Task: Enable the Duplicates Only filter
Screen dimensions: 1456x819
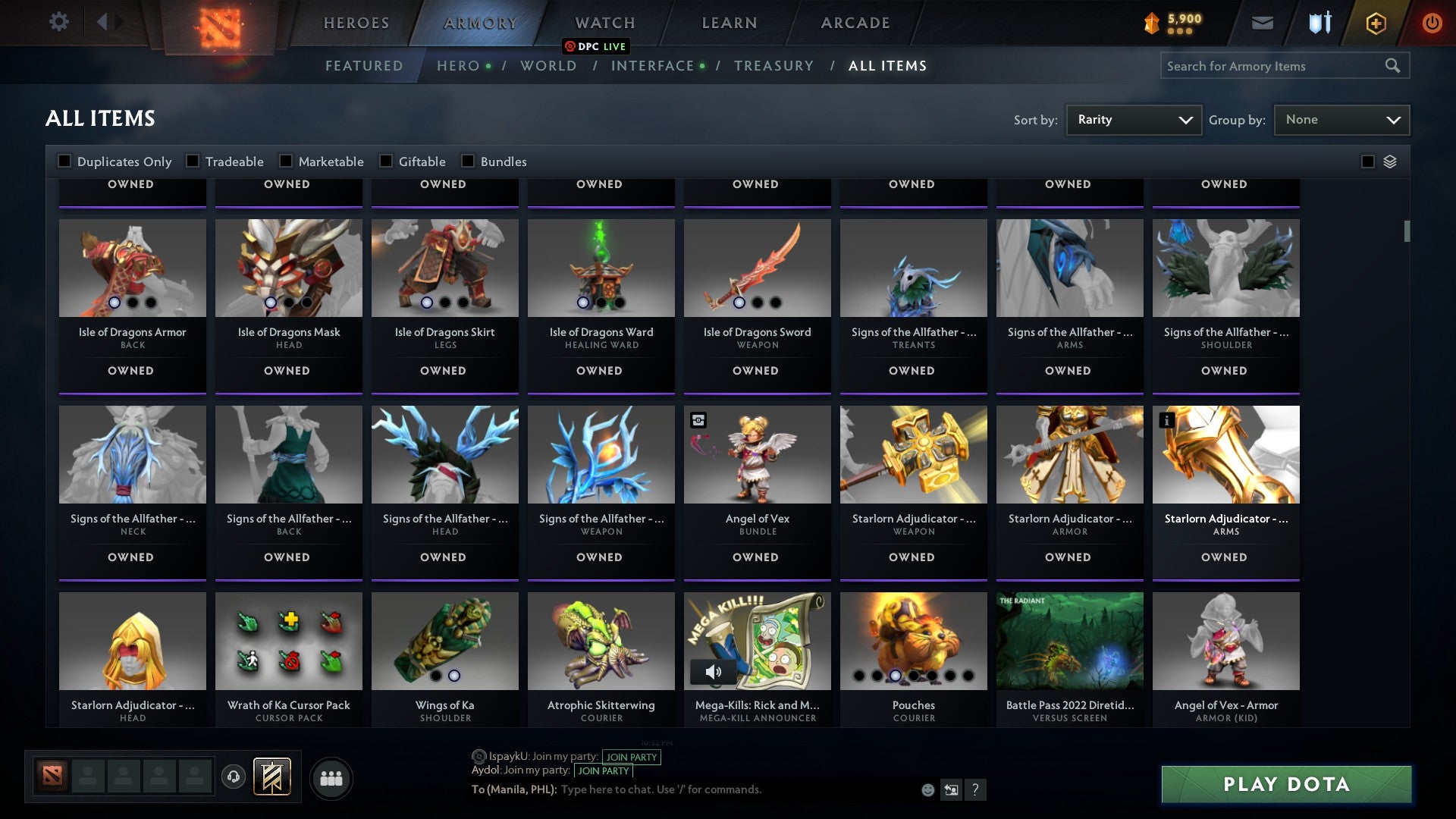Action: point(64,161)
